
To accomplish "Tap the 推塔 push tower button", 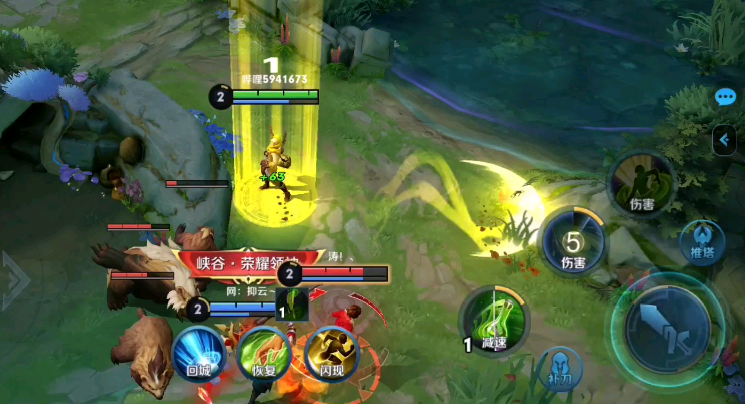I will pyautogui.click(x=702, y=243).
